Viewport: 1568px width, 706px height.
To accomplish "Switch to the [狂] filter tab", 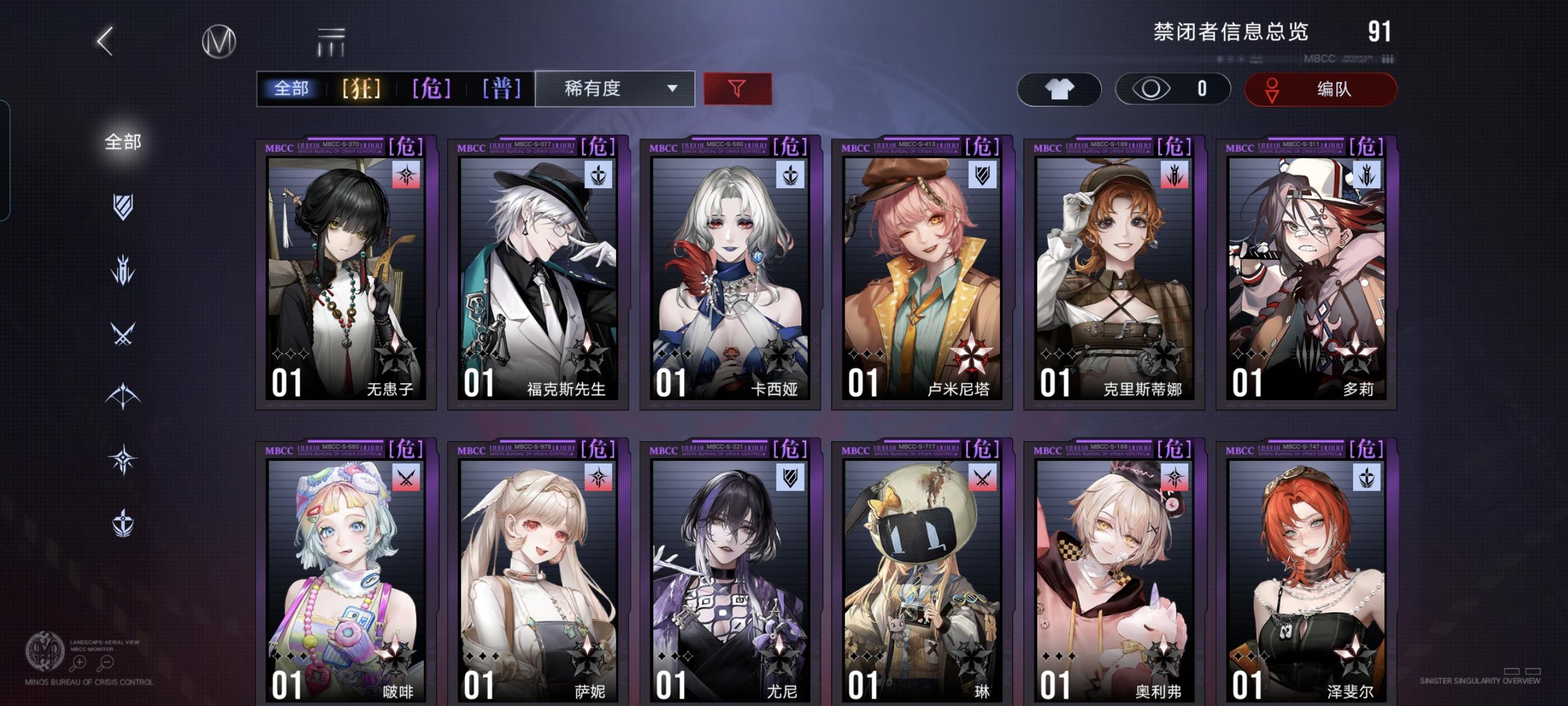I will (361, 89).
